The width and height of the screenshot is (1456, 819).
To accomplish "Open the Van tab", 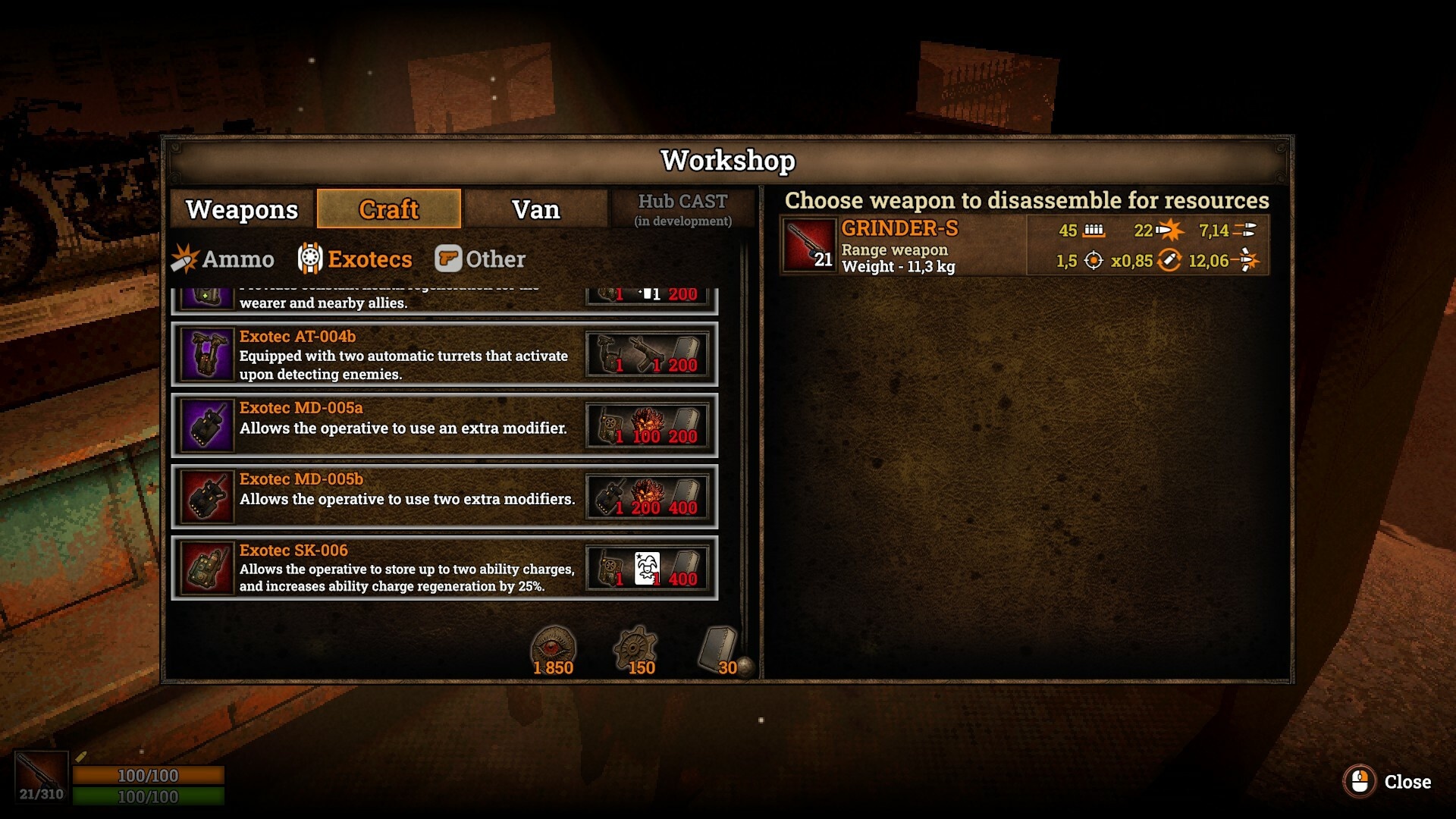I will 535,209.
